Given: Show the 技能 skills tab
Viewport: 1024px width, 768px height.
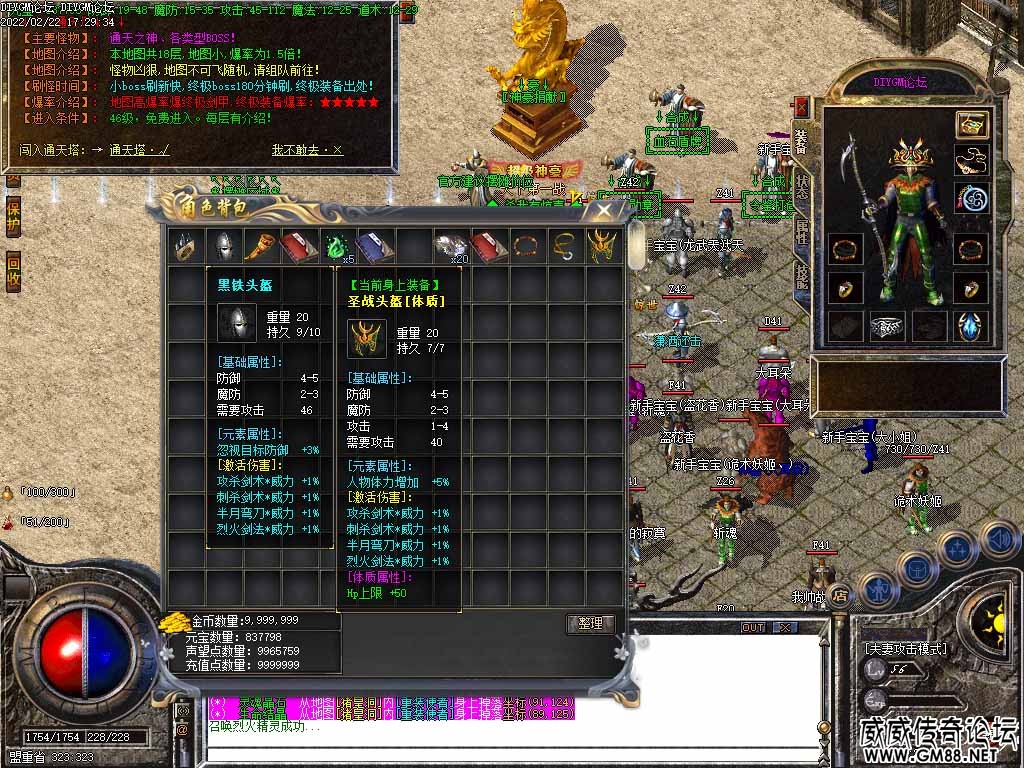Looking at the screenshot, I should coord(802,278).
